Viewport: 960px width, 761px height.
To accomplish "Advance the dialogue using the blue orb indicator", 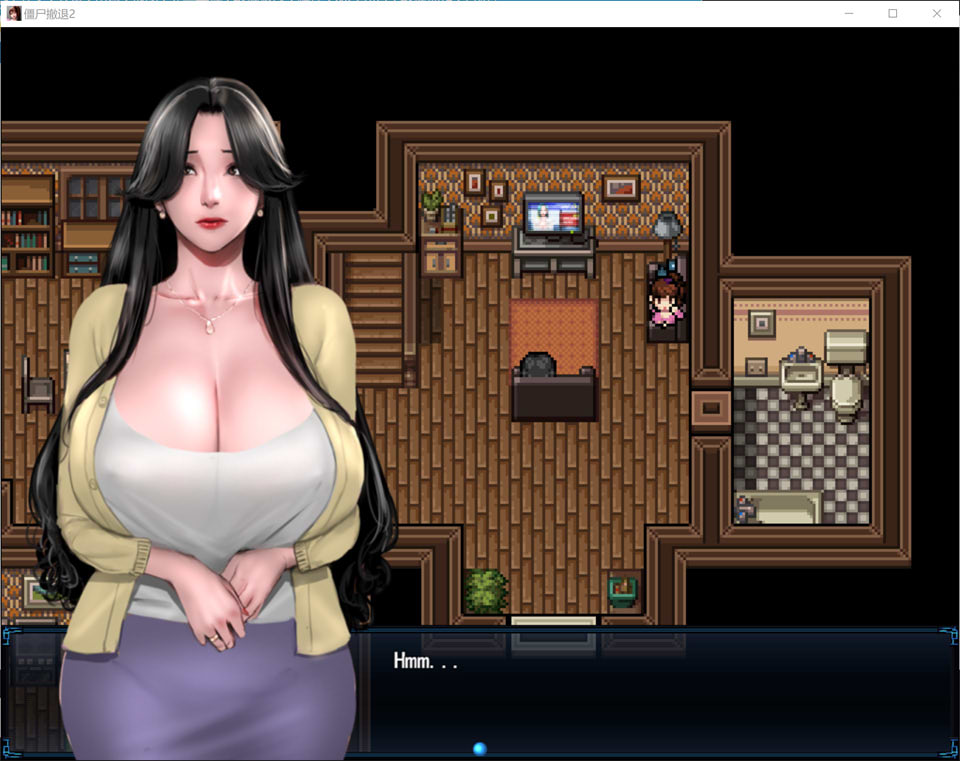I will click(479, 748).
